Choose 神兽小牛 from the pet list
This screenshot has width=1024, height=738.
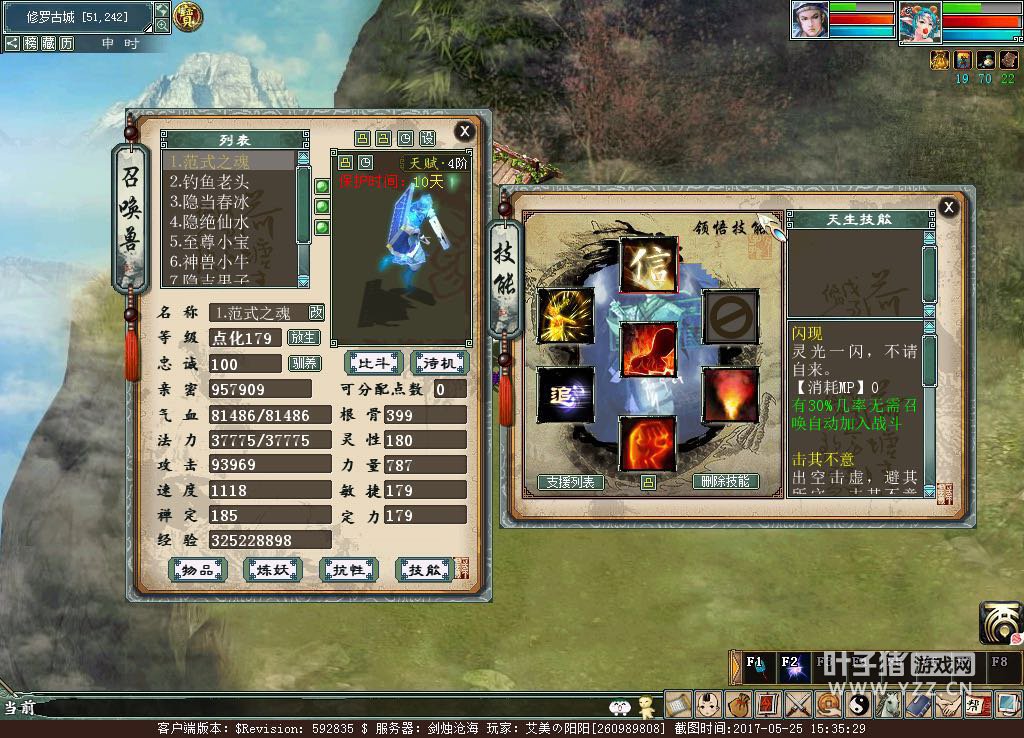(x=210, y=262)
